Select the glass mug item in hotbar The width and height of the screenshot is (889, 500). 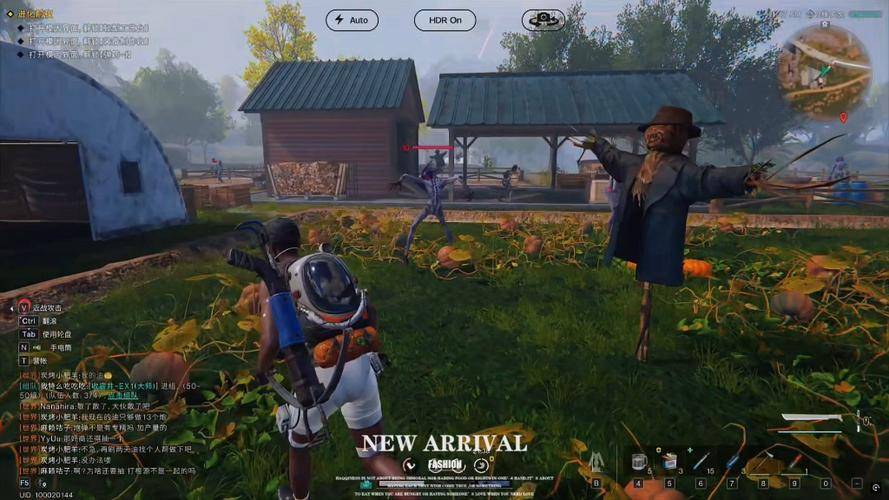639,462
